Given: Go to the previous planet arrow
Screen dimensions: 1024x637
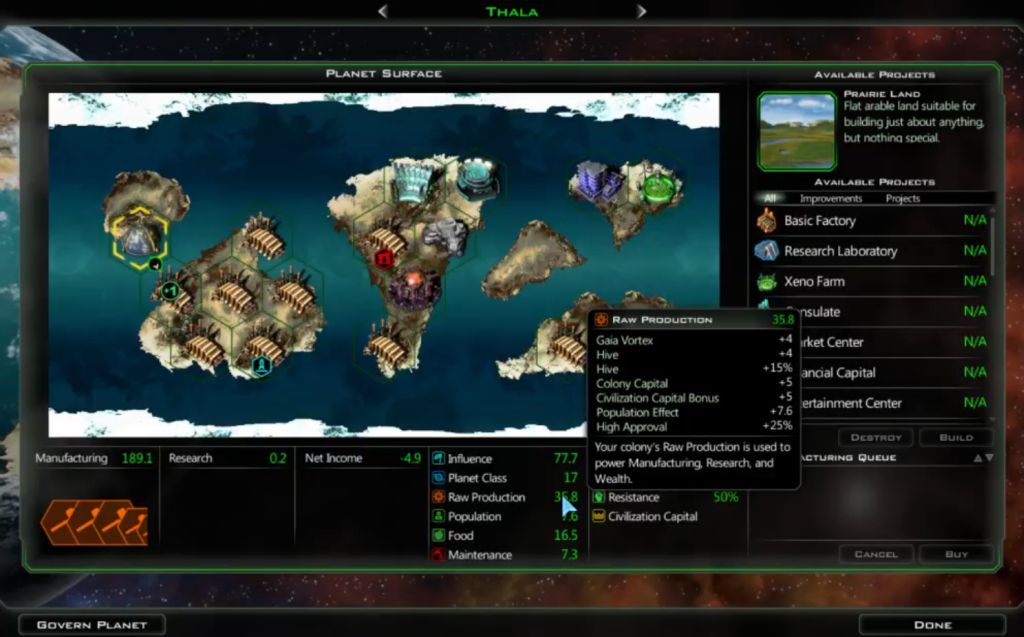Looking at the screenshot, I should 382,11.
